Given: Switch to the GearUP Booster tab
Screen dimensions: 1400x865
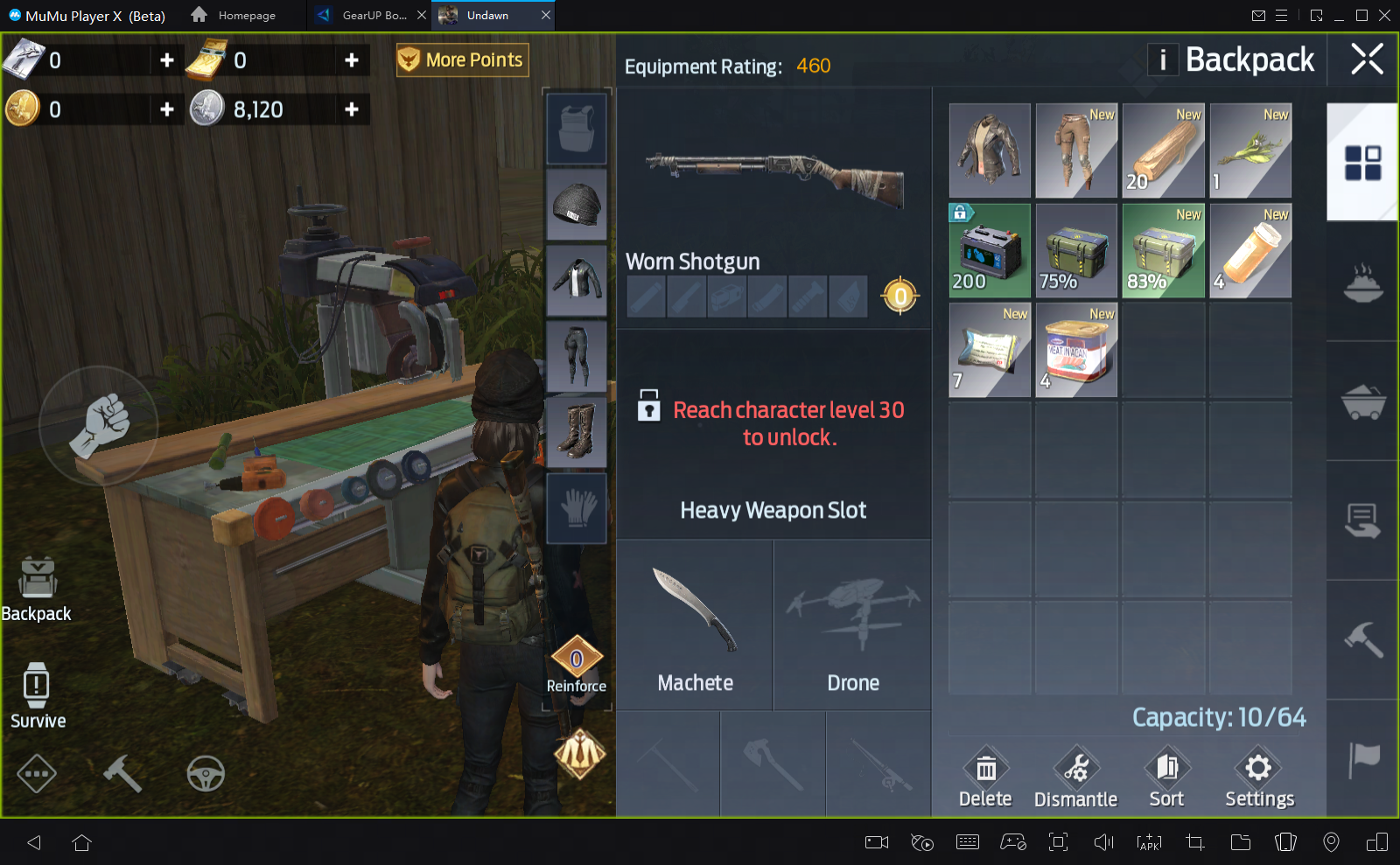Looking at the screenshot, I should click(367, 15).
